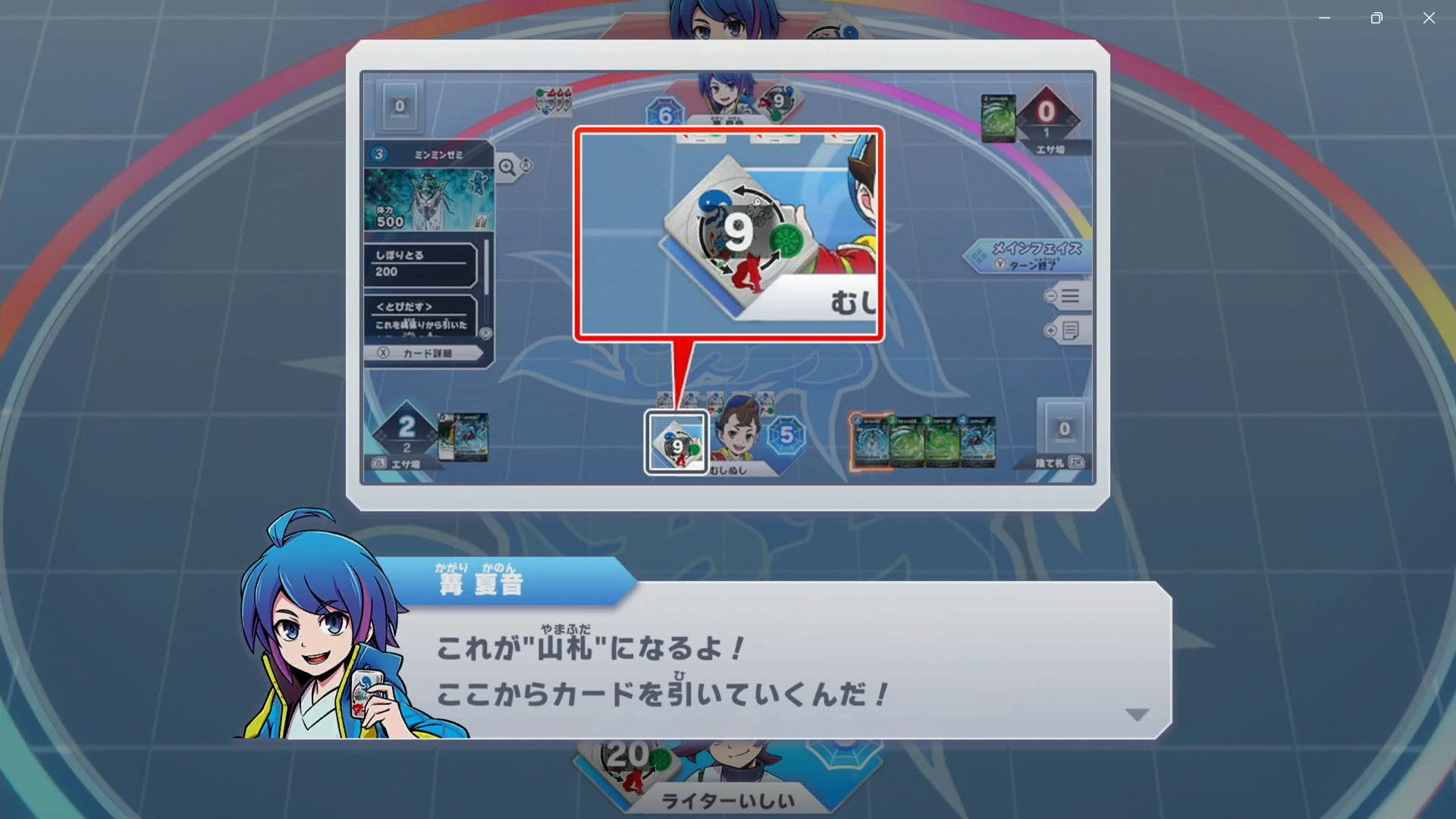1456x819 pixels.
Task: Open the hamburger menu icon on the right
Action: point(1068,297)
